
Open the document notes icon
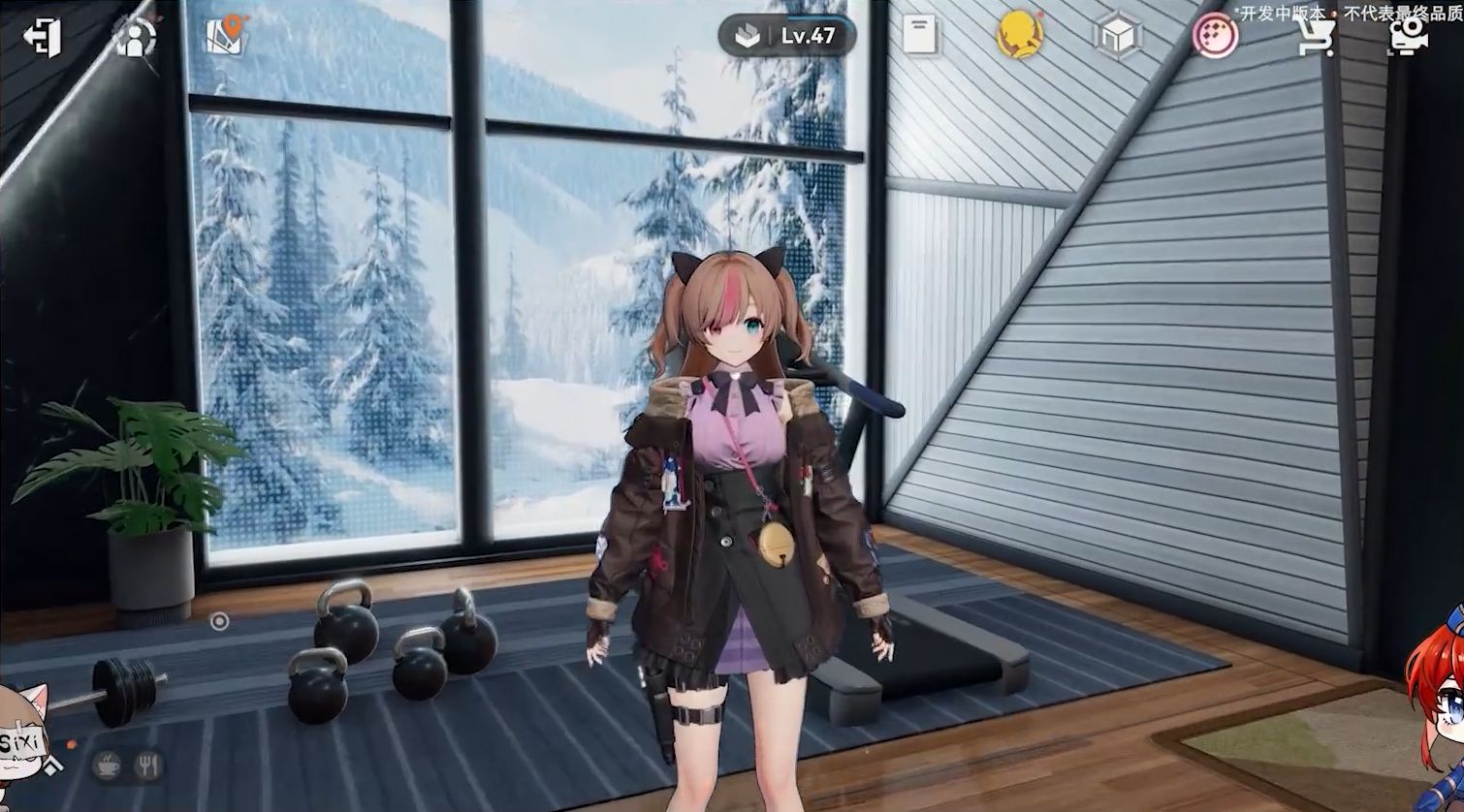919,37
